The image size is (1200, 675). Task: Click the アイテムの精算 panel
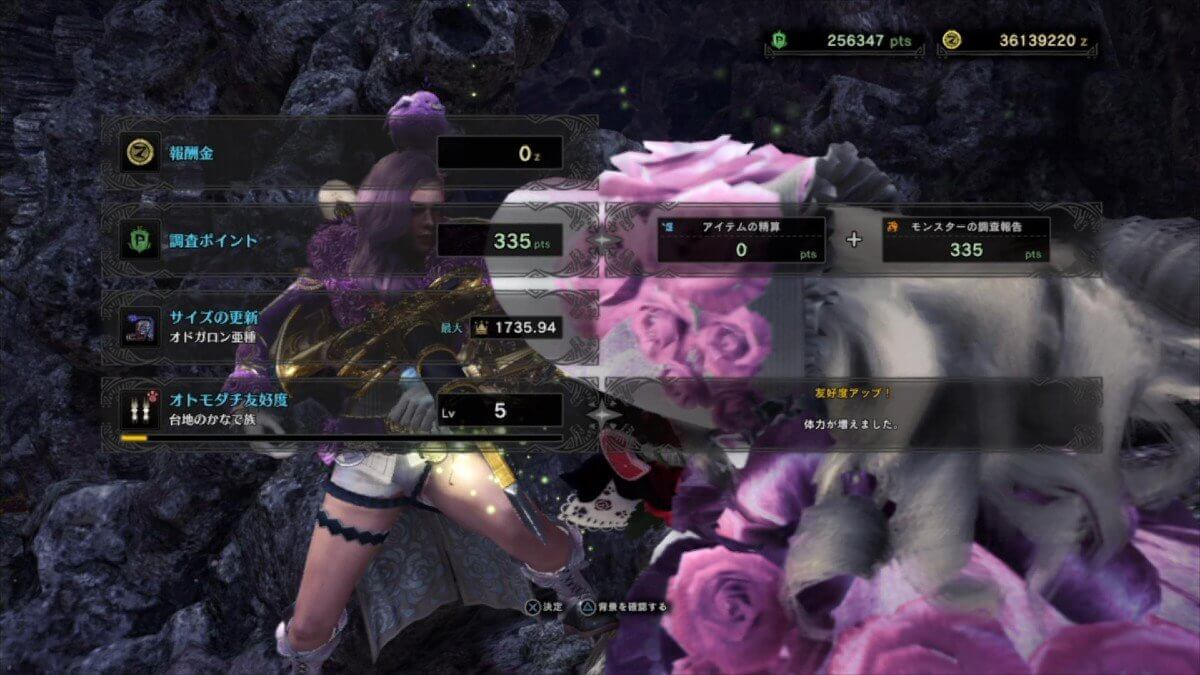741,240
